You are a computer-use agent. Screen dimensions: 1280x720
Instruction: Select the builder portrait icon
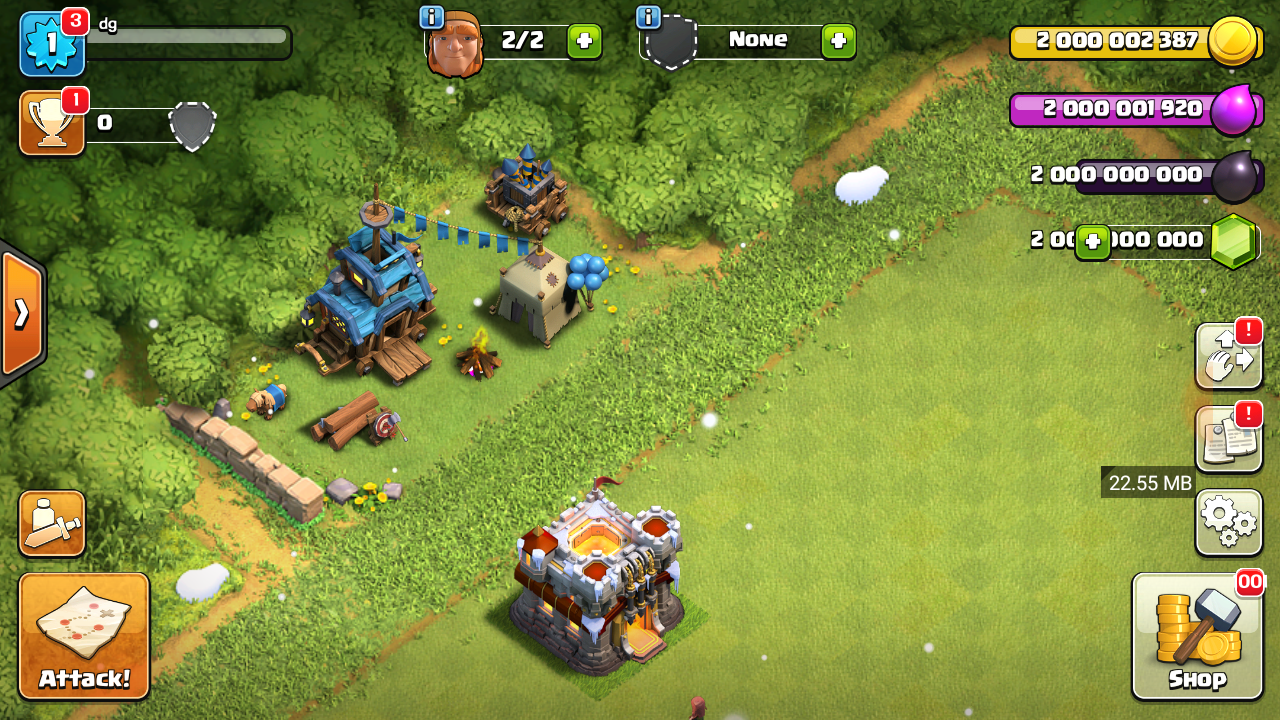point(455,44)
